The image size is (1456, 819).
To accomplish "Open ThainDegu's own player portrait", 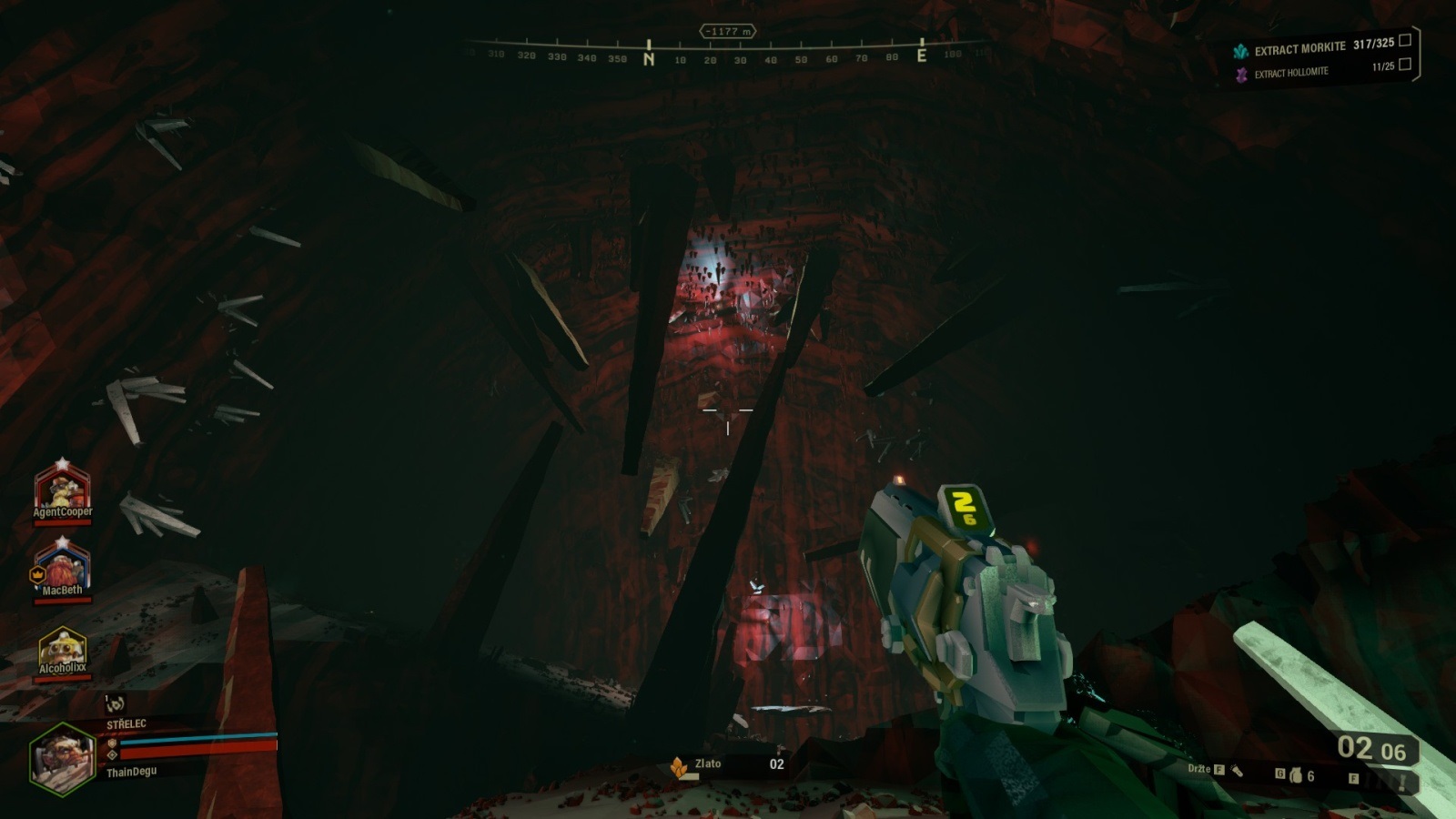I will click(x=62, y=760).
